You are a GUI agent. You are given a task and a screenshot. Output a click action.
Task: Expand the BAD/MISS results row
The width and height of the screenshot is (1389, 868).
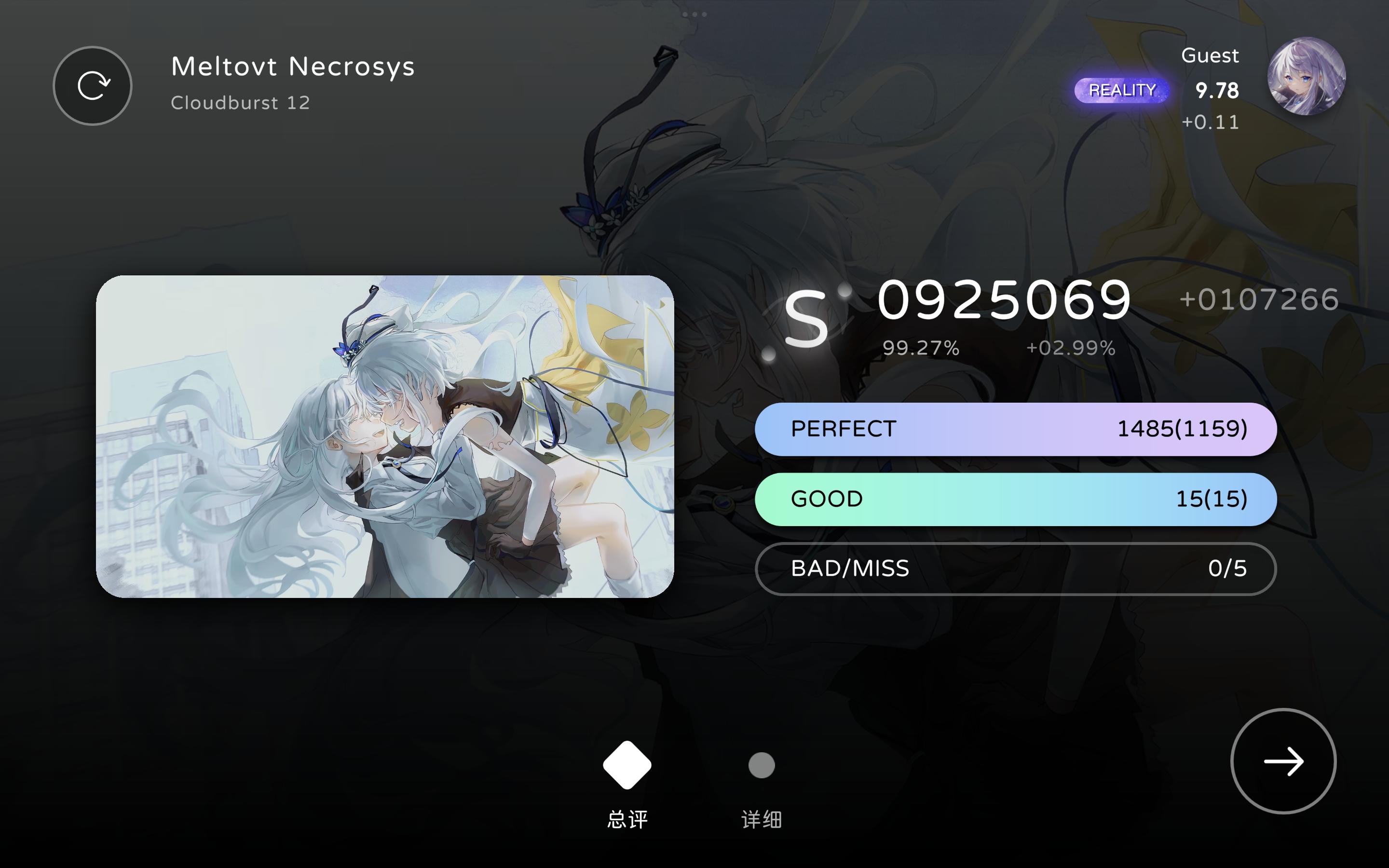[x=1016, y=569]
